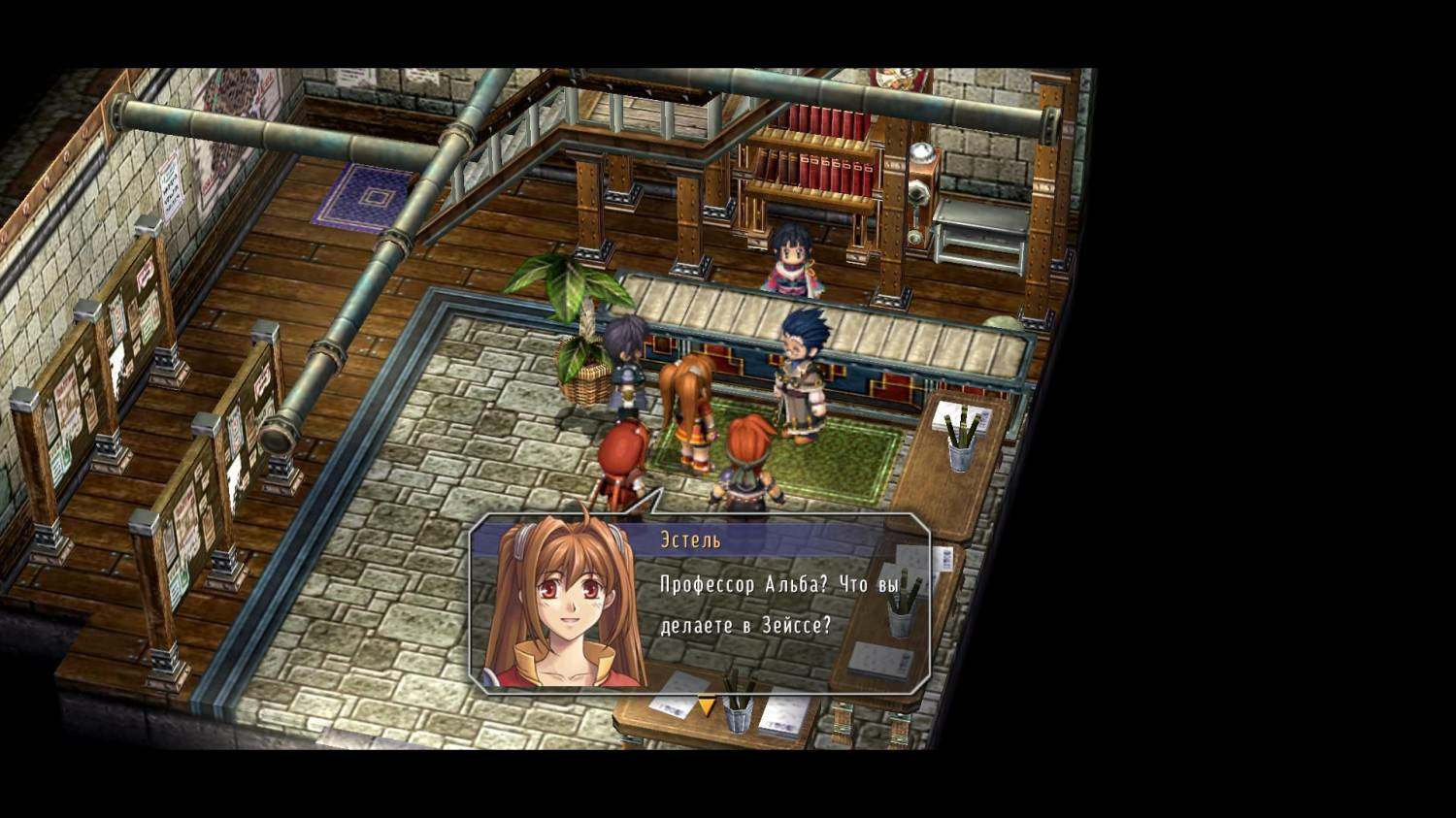Click the yellow dialogue advance arrow
This screenshot has width=1456, height=818.
point(707,706)
